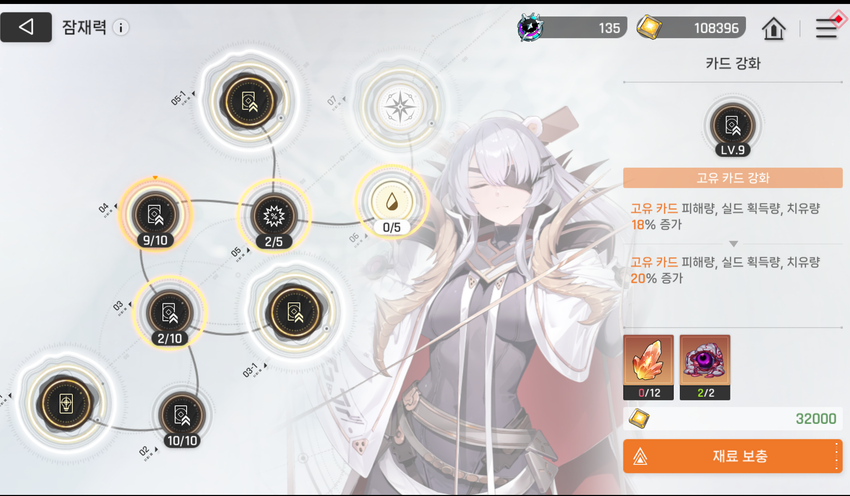This screenshot has width=850, height=496.
Task: Select the large bottom-left card node
Action: click(x=65, y=405)
